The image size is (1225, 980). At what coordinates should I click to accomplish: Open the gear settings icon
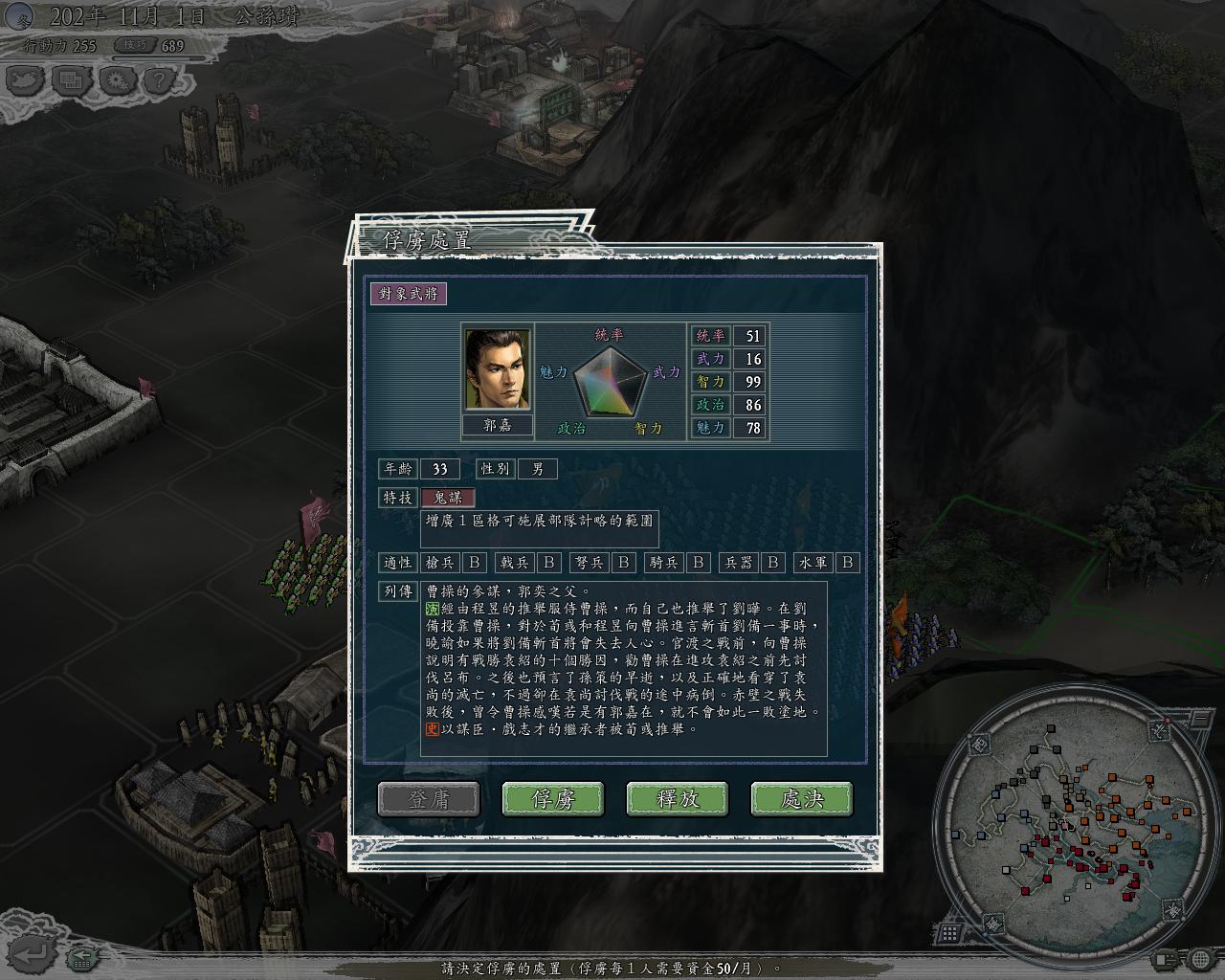(116, 80)
